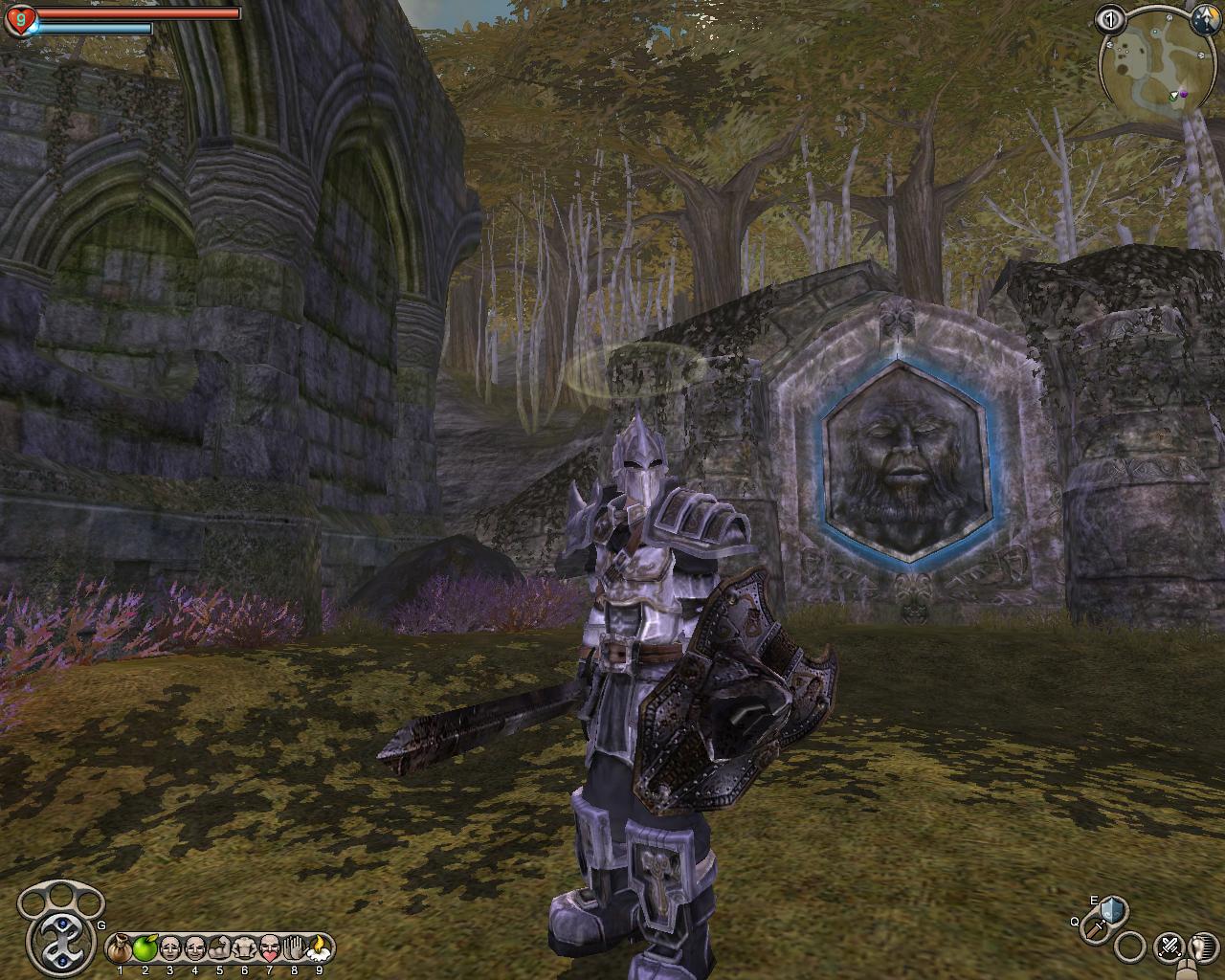The width and height of the screenshot is (1225, 980).
Task: Eat the green apple in quick slot 2
Action: [x=145, y=948]
